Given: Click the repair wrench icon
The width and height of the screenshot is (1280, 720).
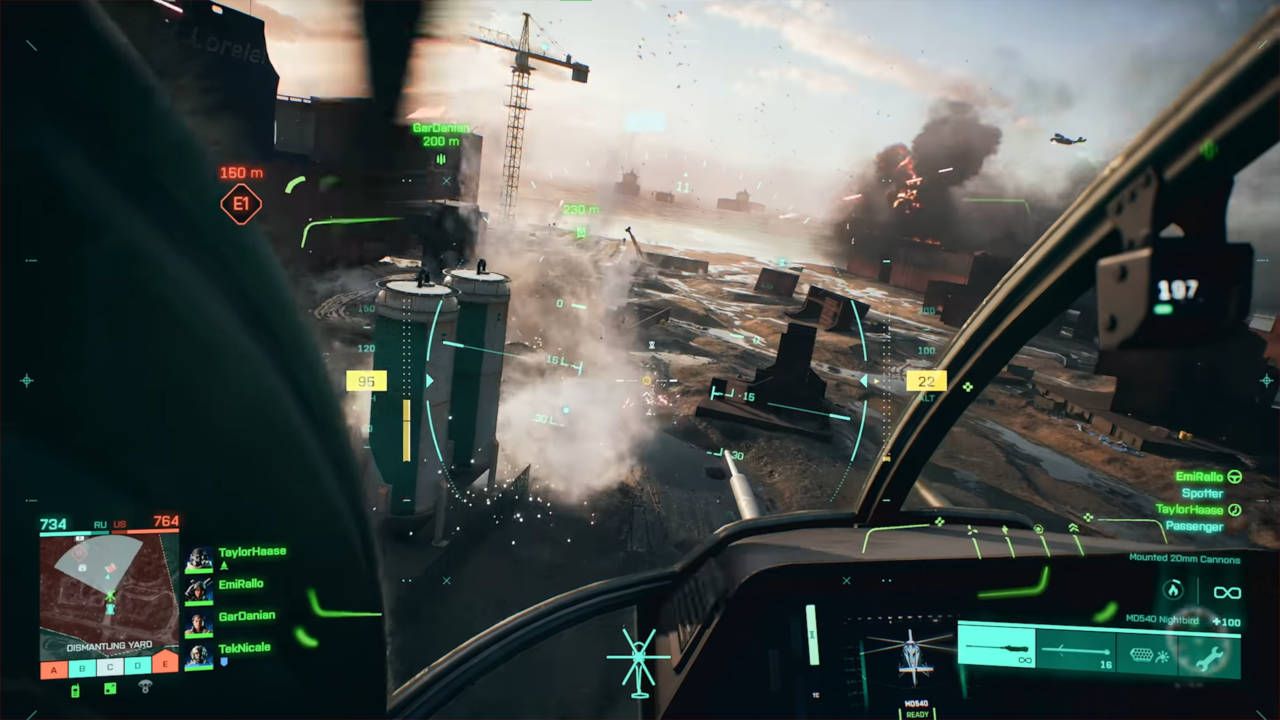Looking at the screenshot, I should coord(1210,656).
